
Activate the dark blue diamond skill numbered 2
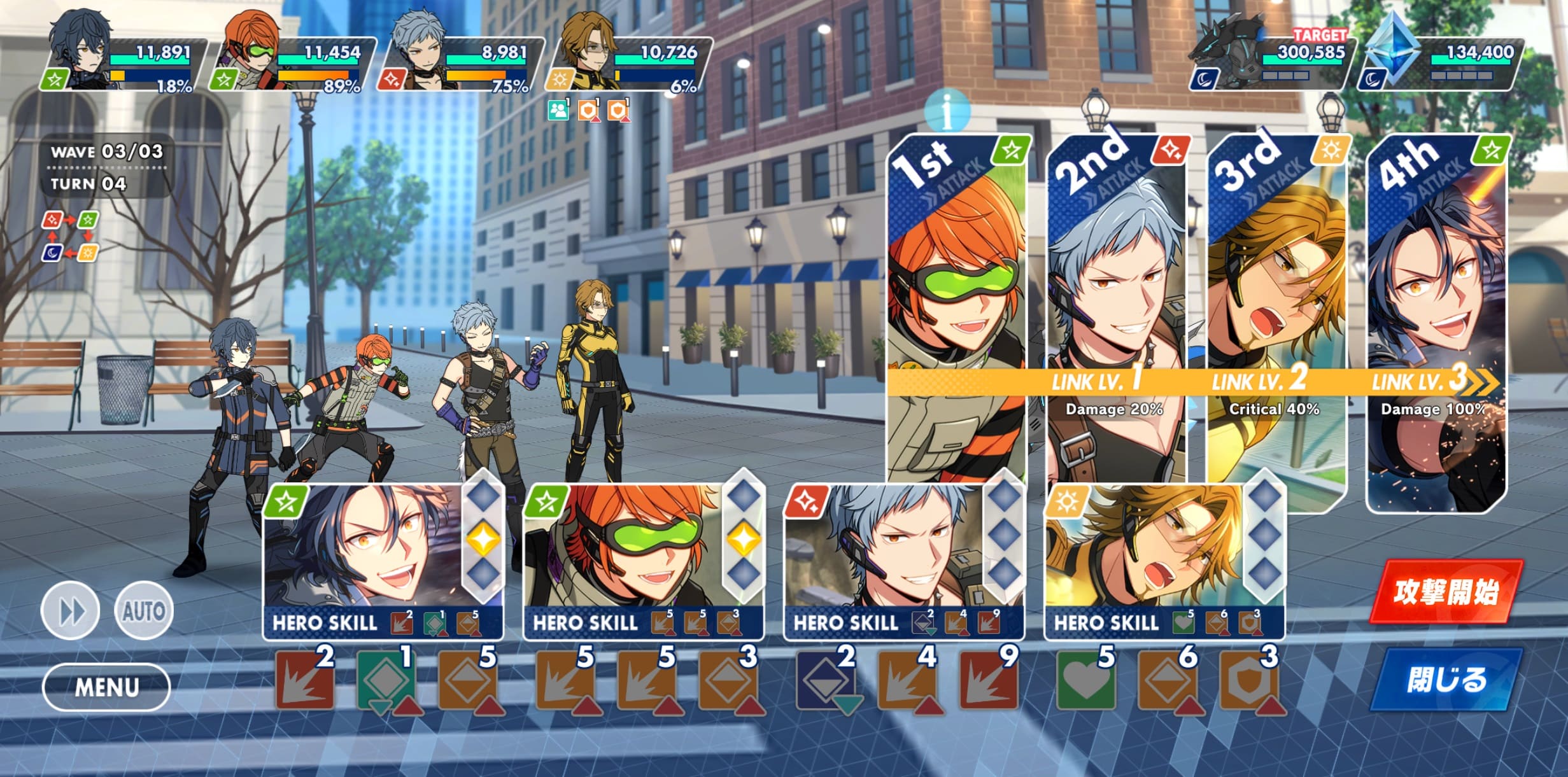tap(824, 683)
